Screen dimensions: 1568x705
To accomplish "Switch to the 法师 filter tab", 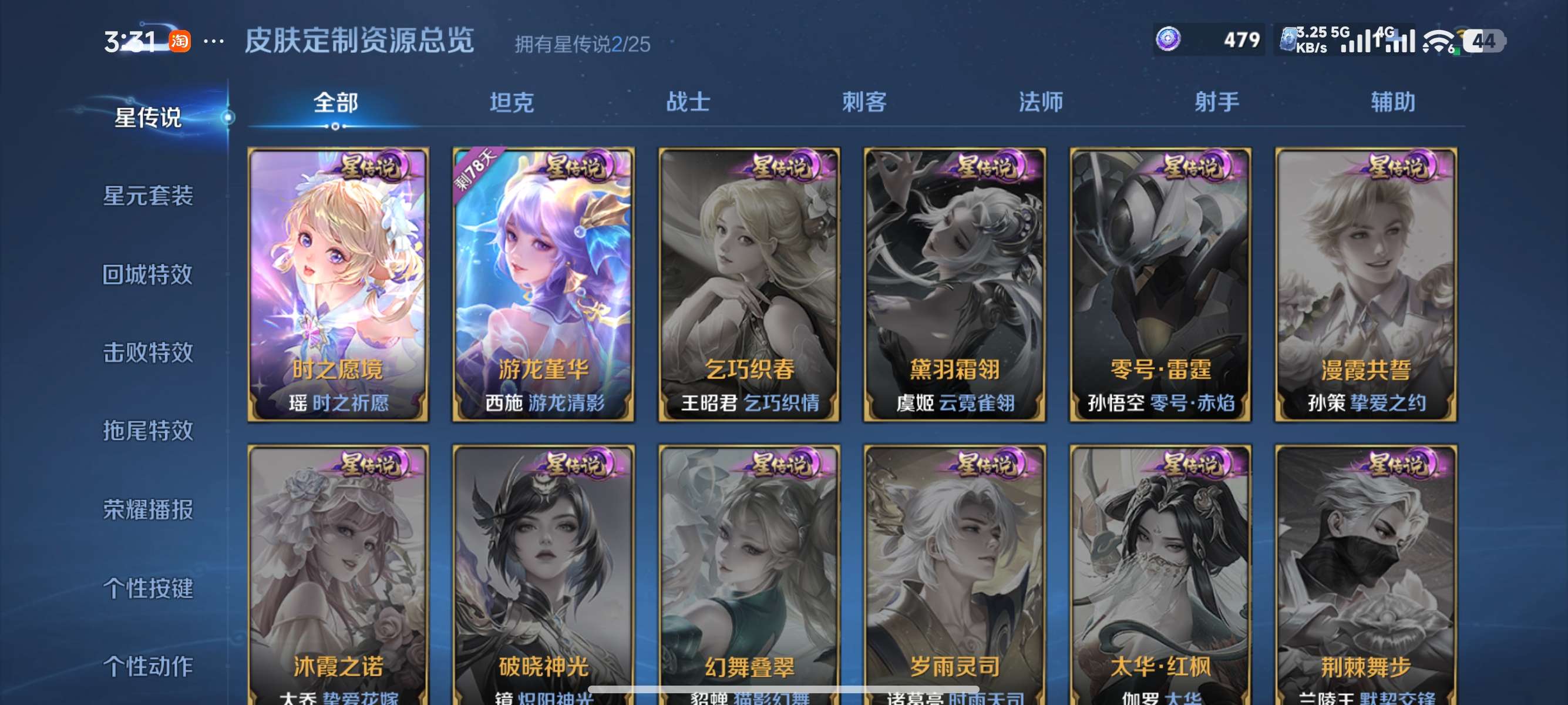I will (1038, 102).
